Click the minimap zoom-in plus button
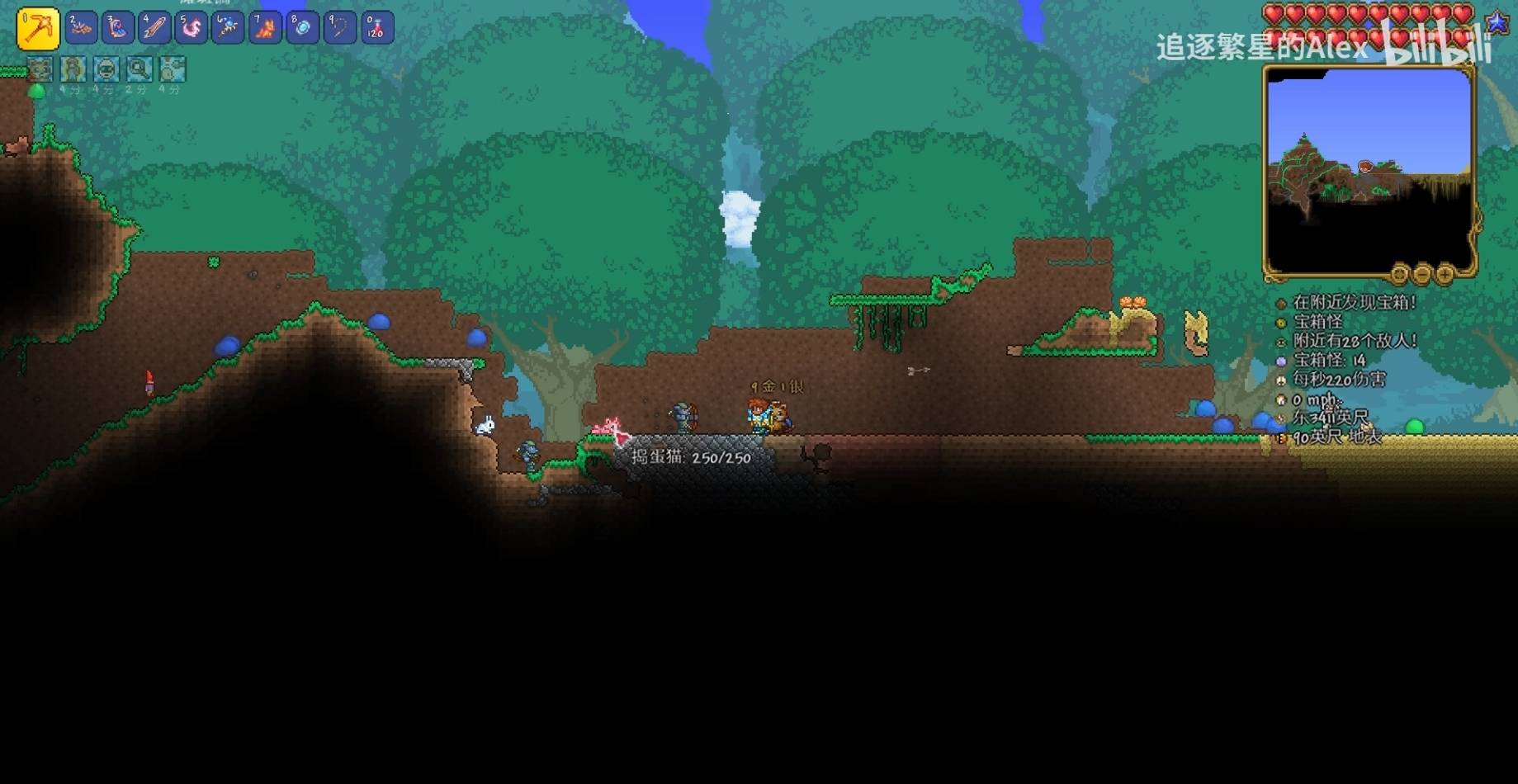This screenshot has width=1518, height=784. pos(1445,274)
